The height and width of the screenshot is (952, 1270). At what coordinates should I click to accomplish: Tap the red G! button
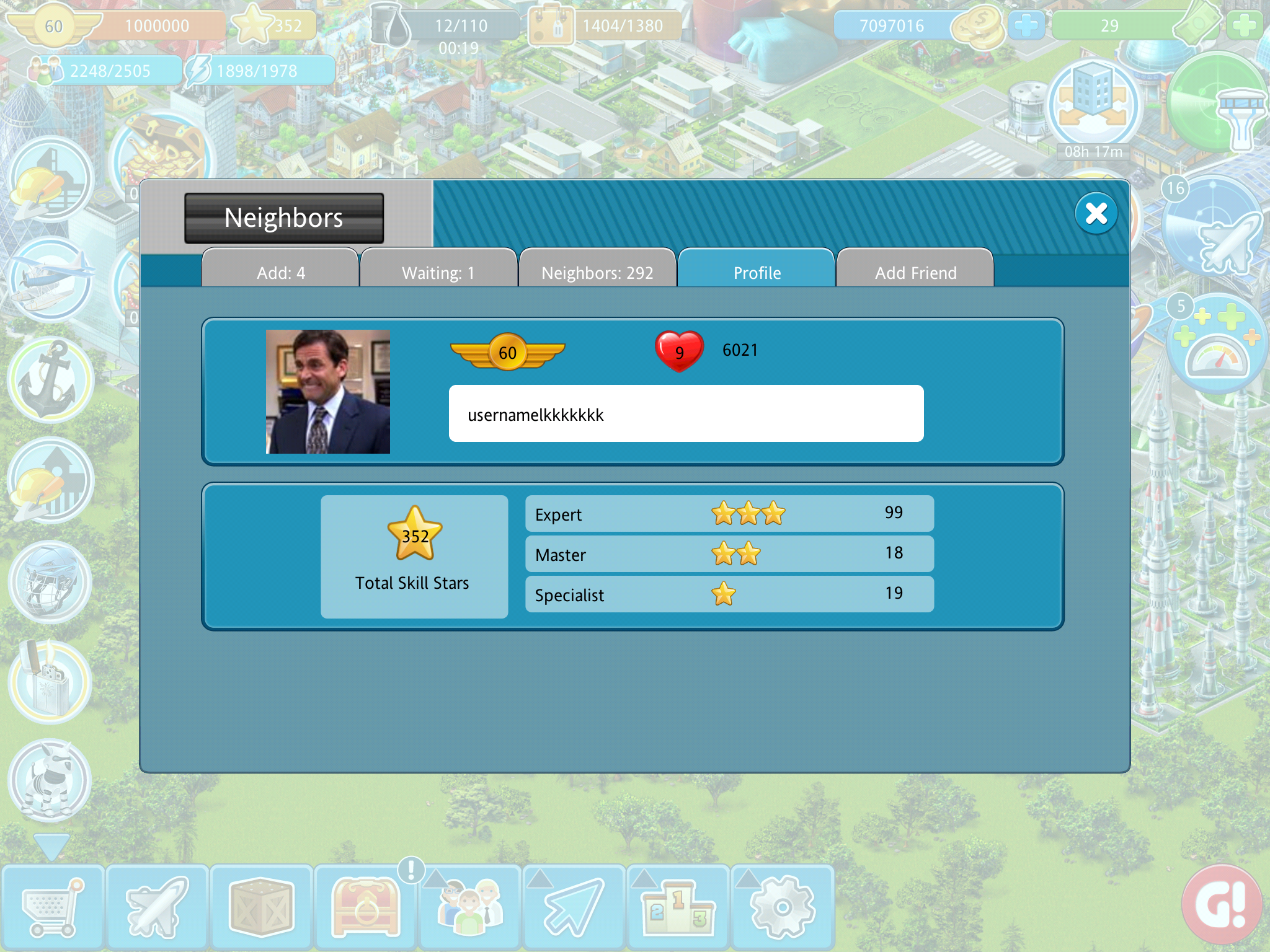(x=1222, y=905)
